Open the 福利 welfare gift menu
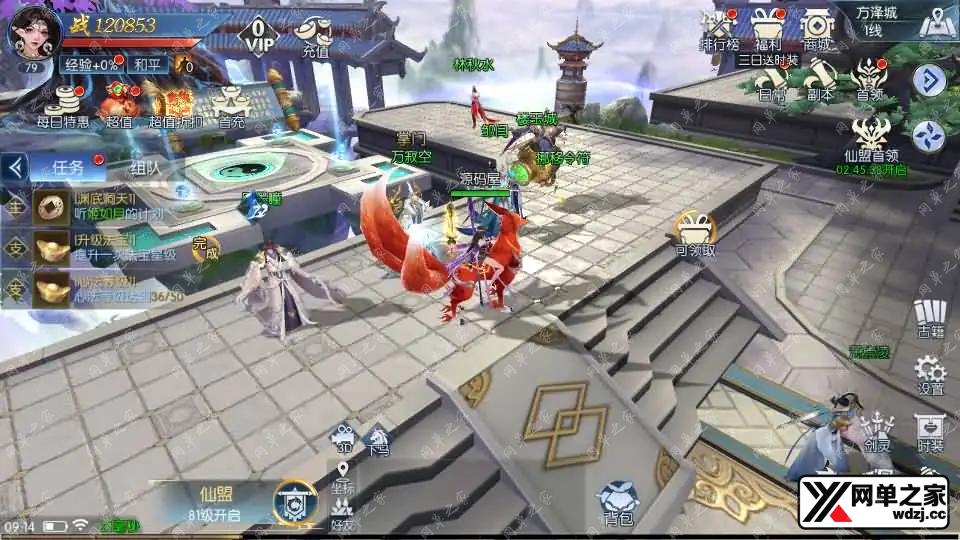 [x=768, y=28]
